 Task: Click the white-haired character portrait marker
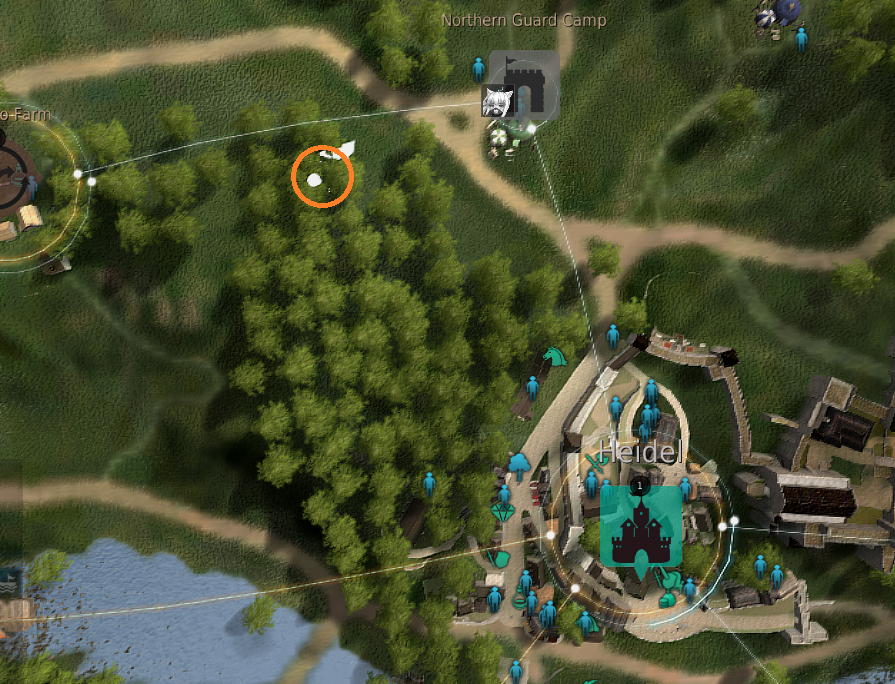click(497, 101)
